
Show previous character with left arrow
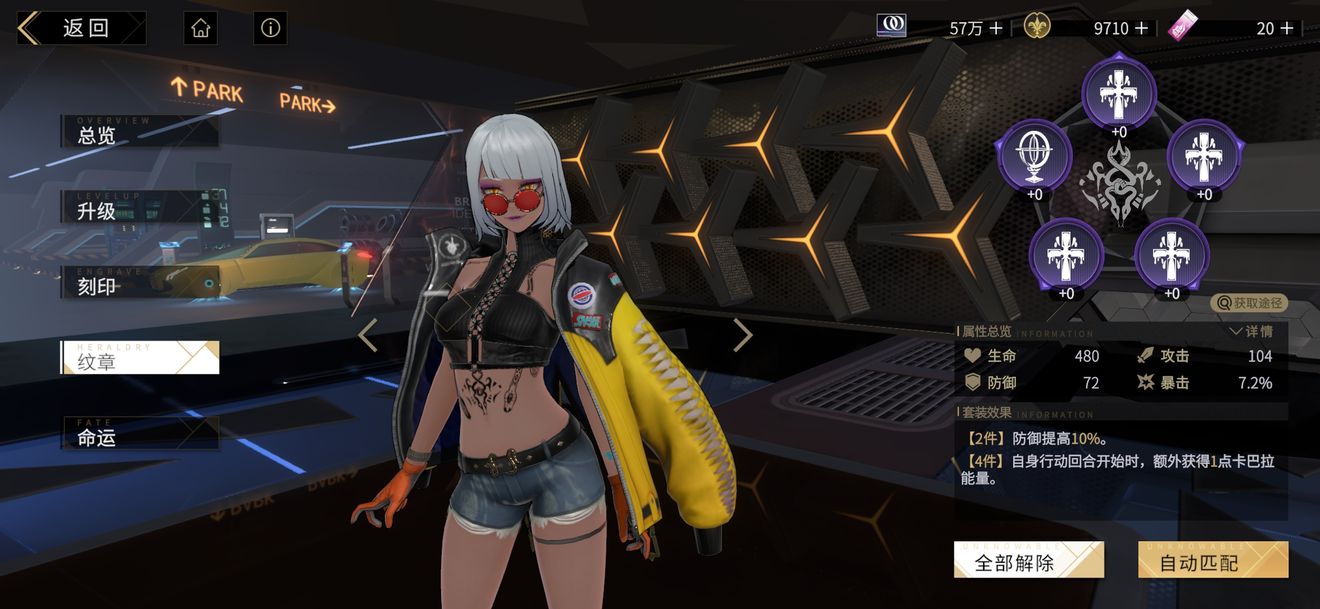tap(368, 335)
